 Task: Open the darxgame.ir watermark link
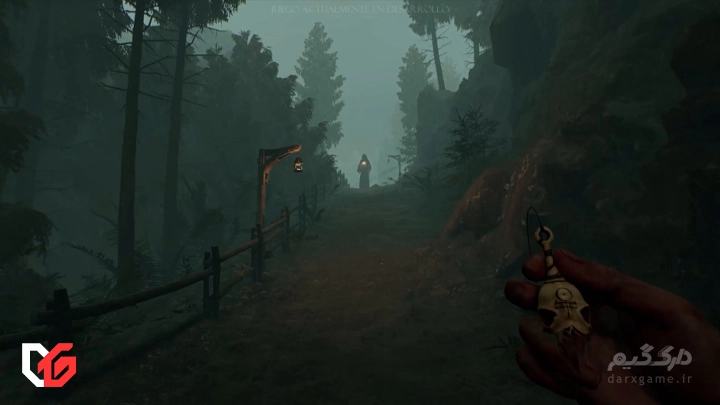650,378
